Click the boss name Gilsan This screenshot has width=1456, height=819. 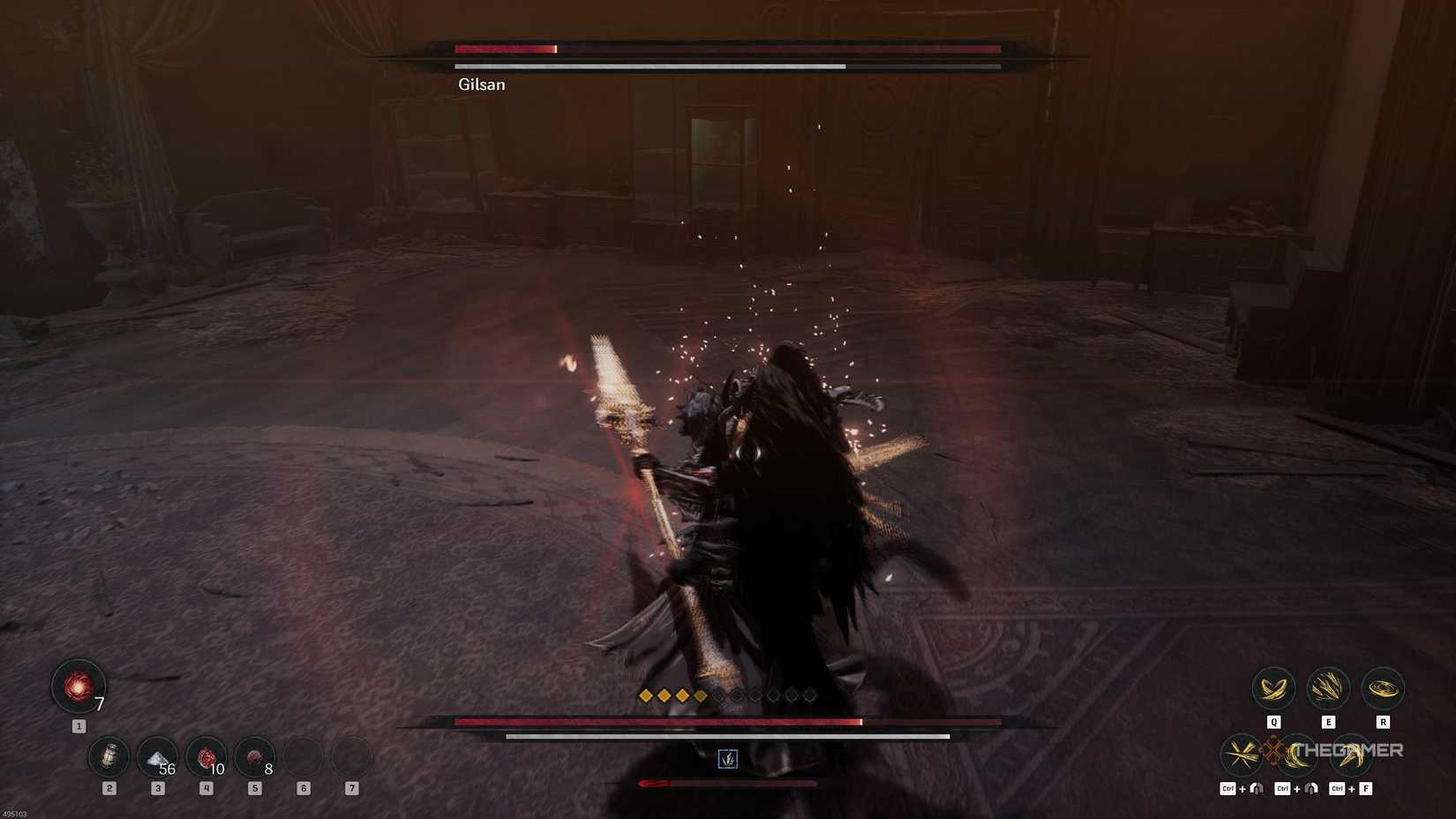[481, 85]
